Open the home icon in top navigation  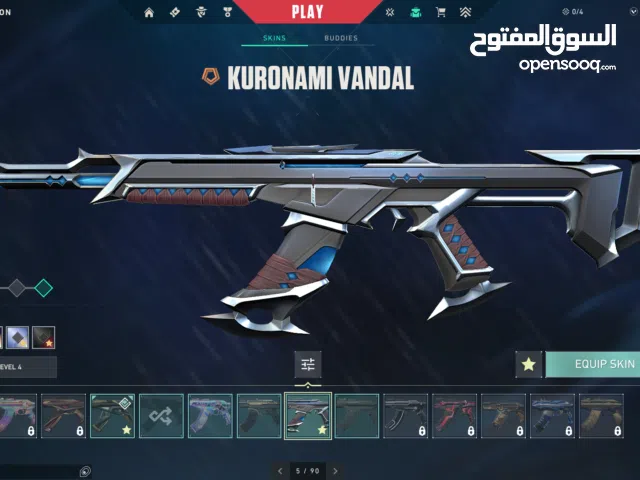click(x=149, y=13)
